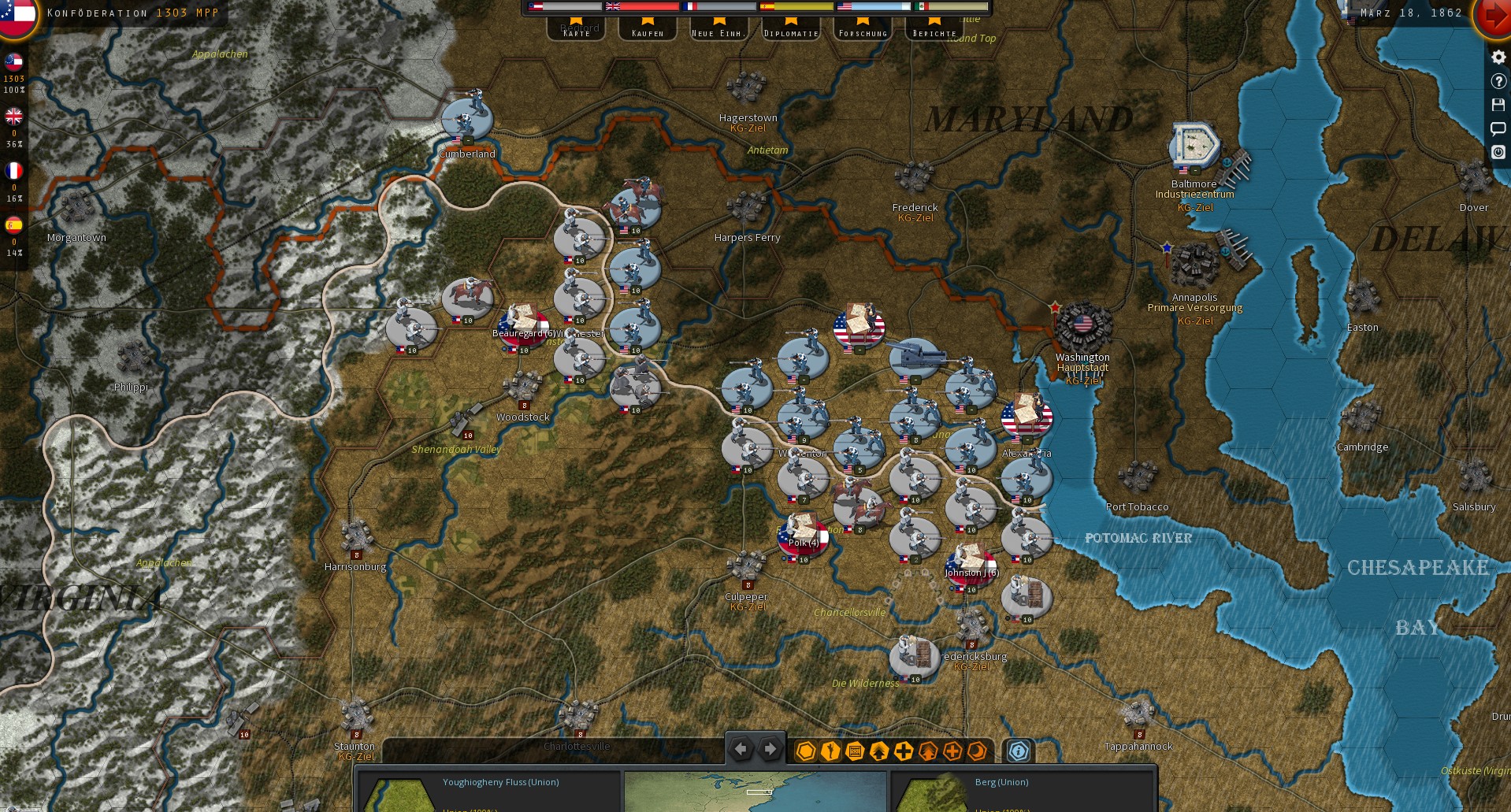Click the left arrow unit cycle button
The height and width of the screenshot is (812, 1511).
point(740,749)
